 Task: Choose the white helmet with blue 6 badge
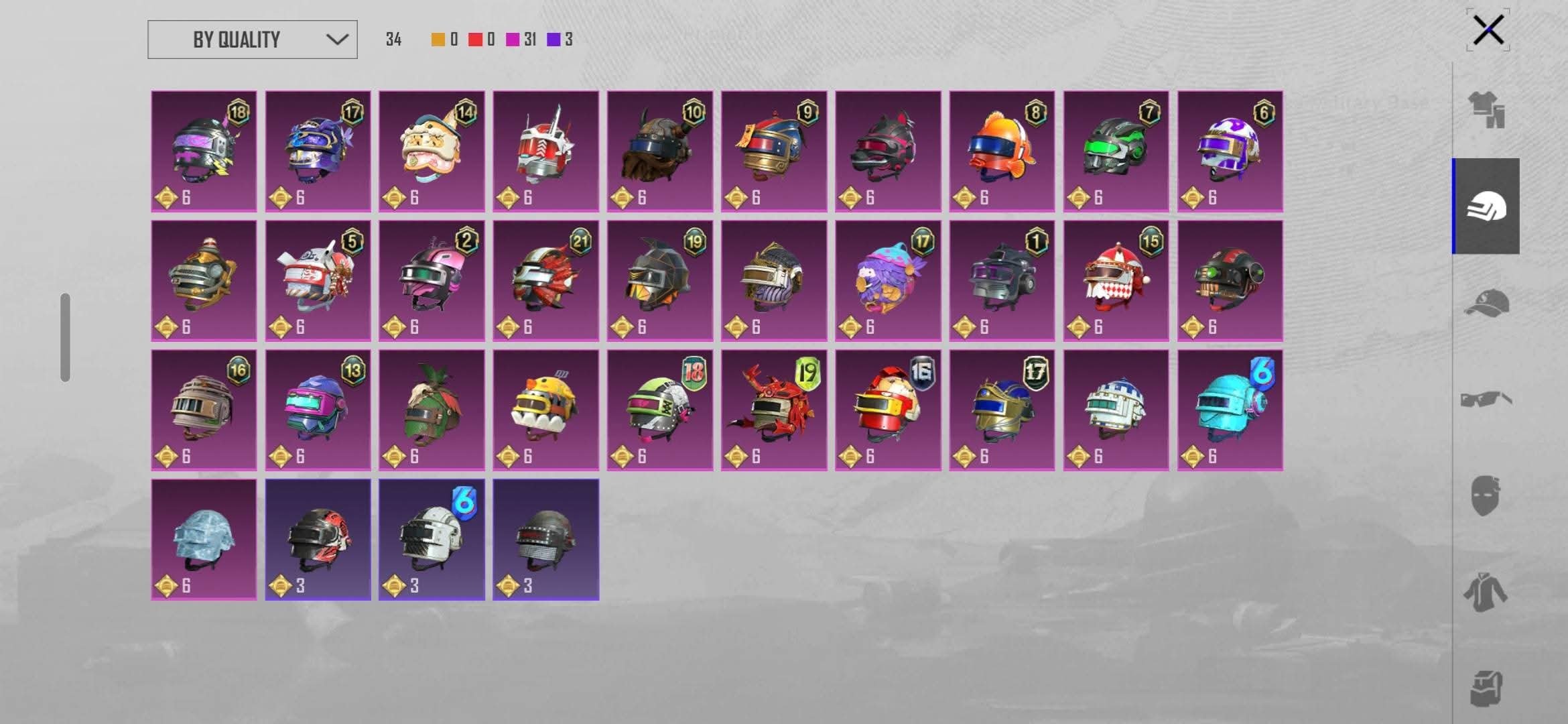click(x=432, y=540)
